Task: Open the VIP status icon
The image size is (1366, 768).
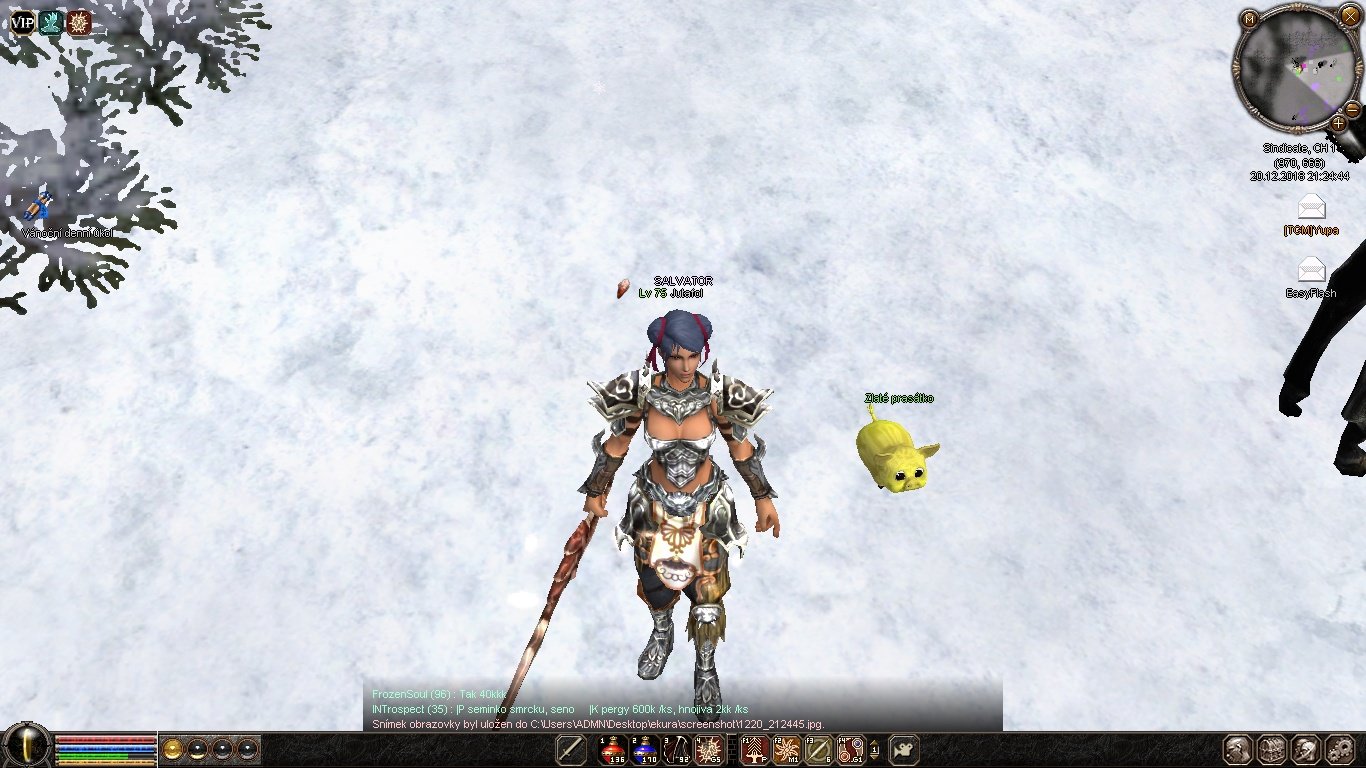Action: (22, 22)
